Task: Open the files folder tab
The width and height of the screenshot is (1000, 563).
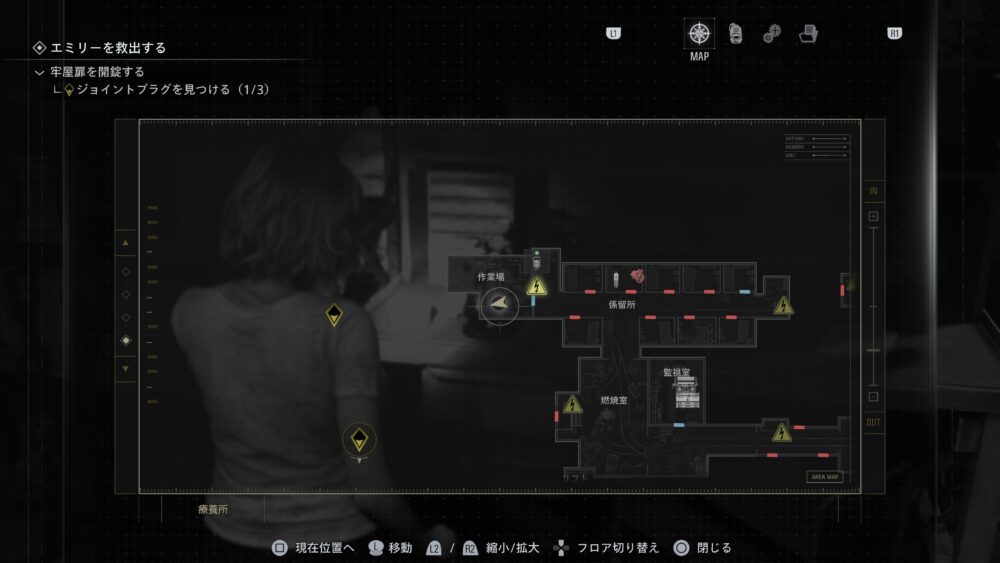Action: point(808,34)
